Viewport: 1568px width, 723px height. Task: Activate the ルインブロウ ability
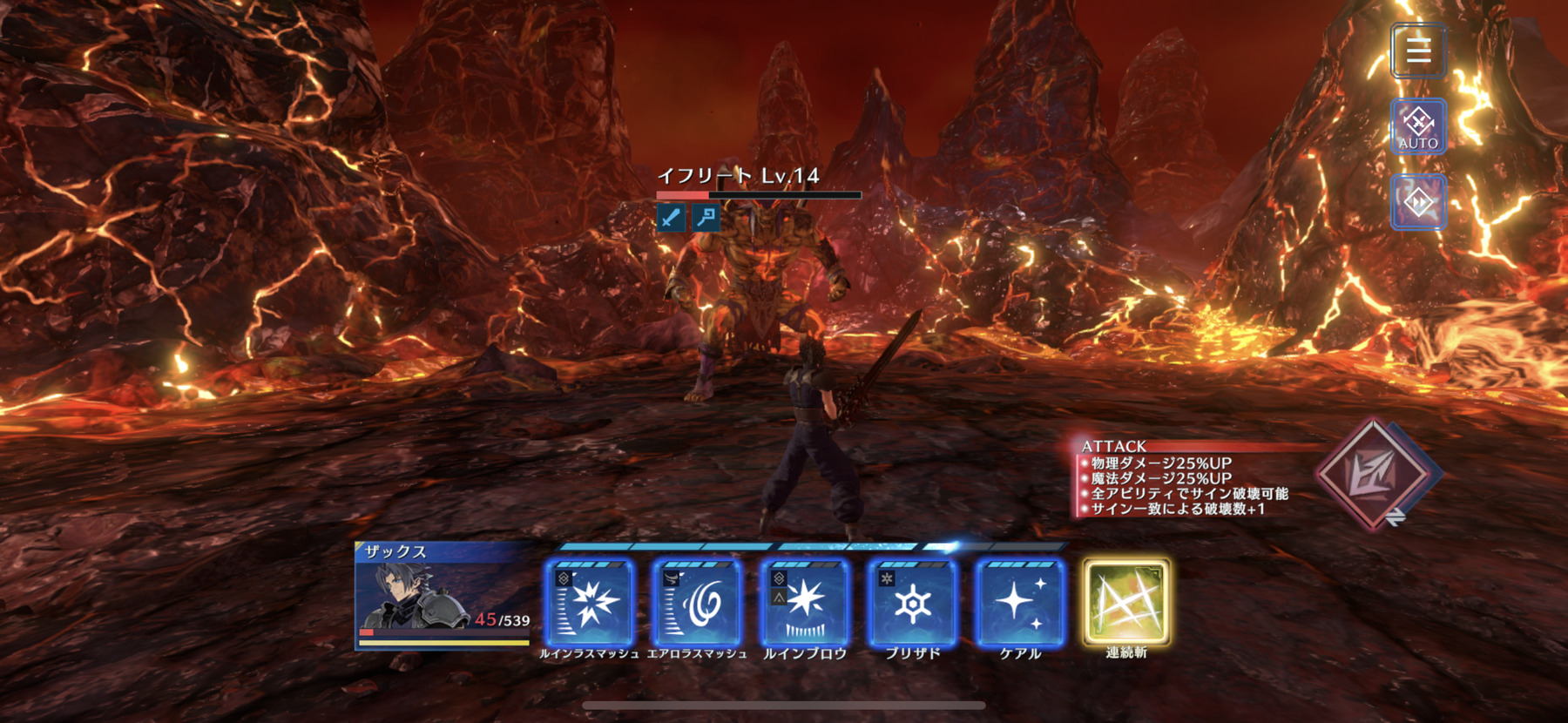pos(805,603)
